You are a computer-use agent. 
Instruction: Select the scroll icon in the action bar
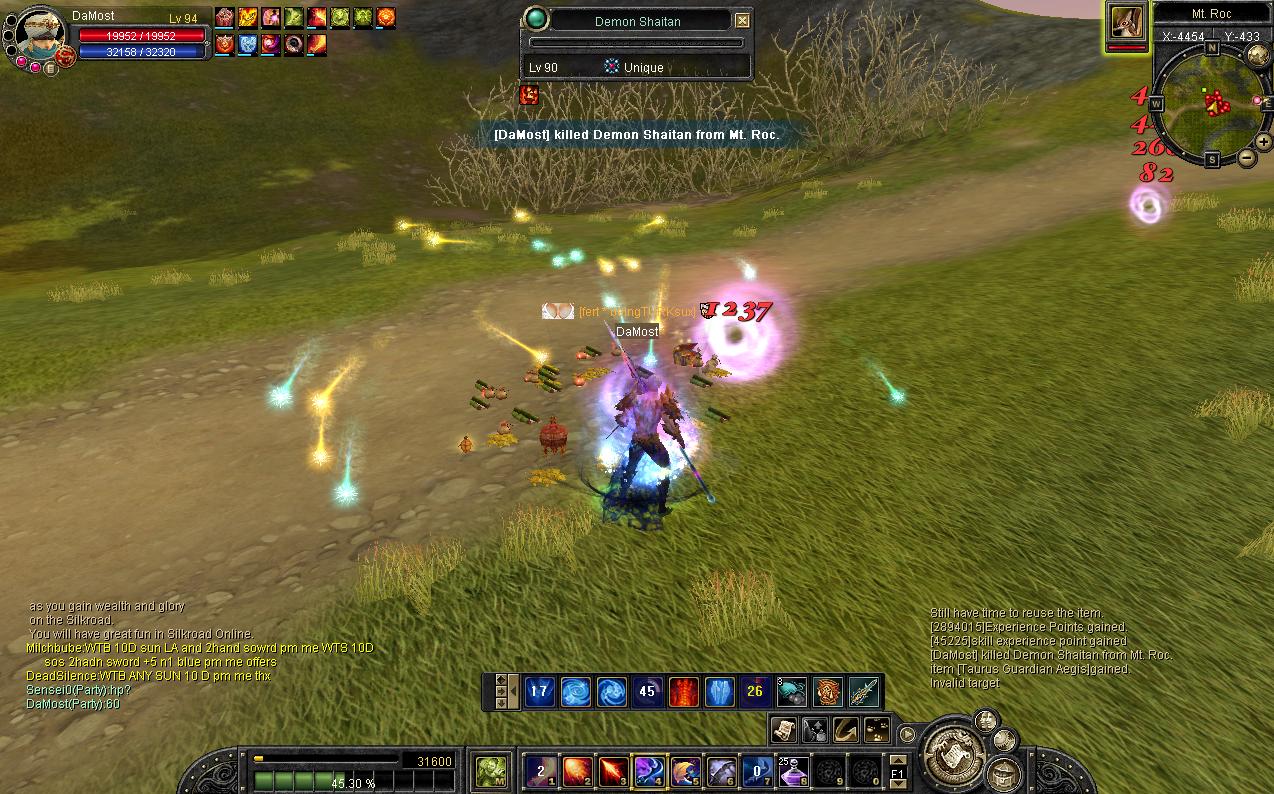pos(783,729)
